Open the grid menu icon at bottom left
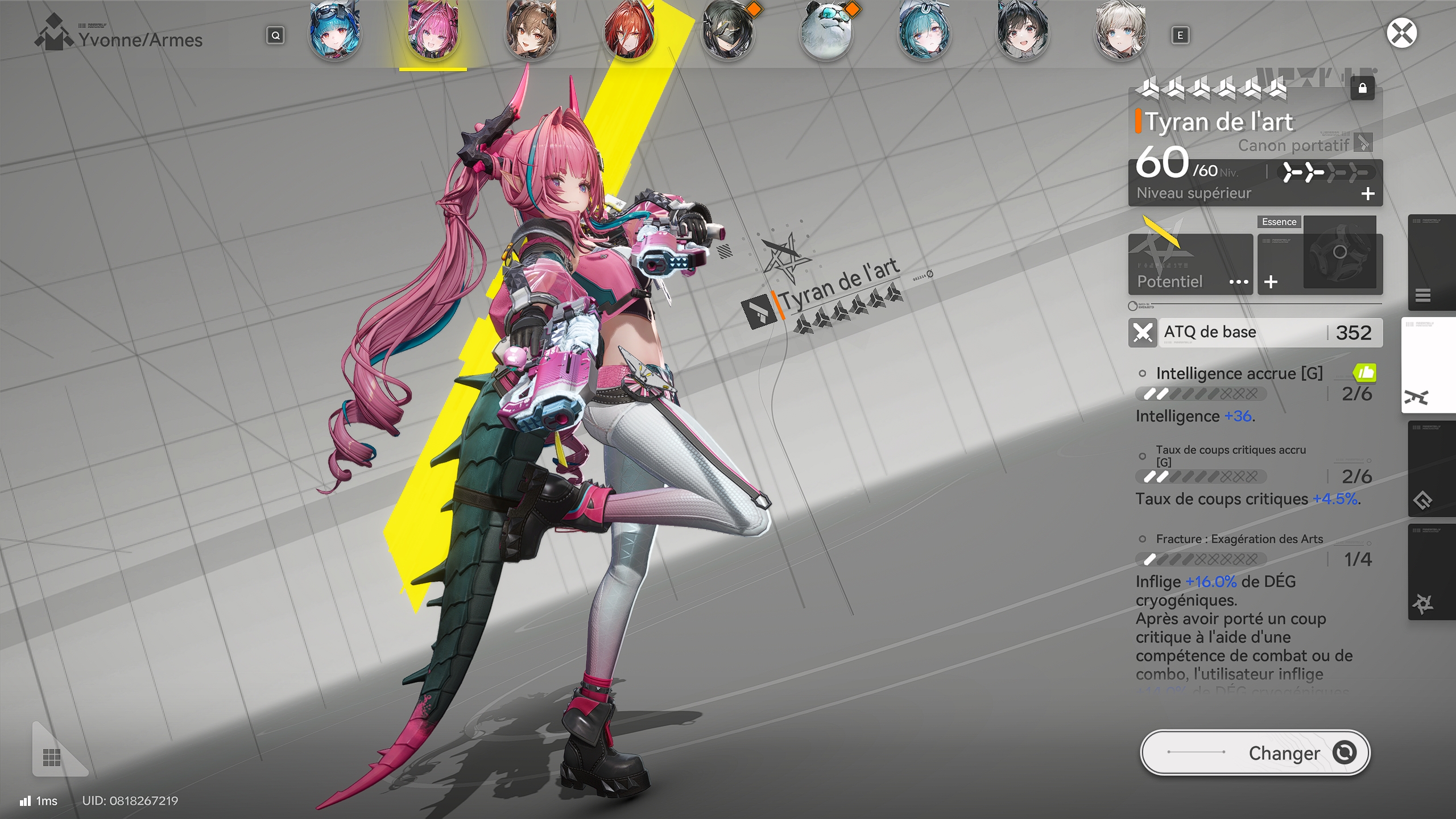The width and height of the screenshot is (1456, 819). pos(52,758)
